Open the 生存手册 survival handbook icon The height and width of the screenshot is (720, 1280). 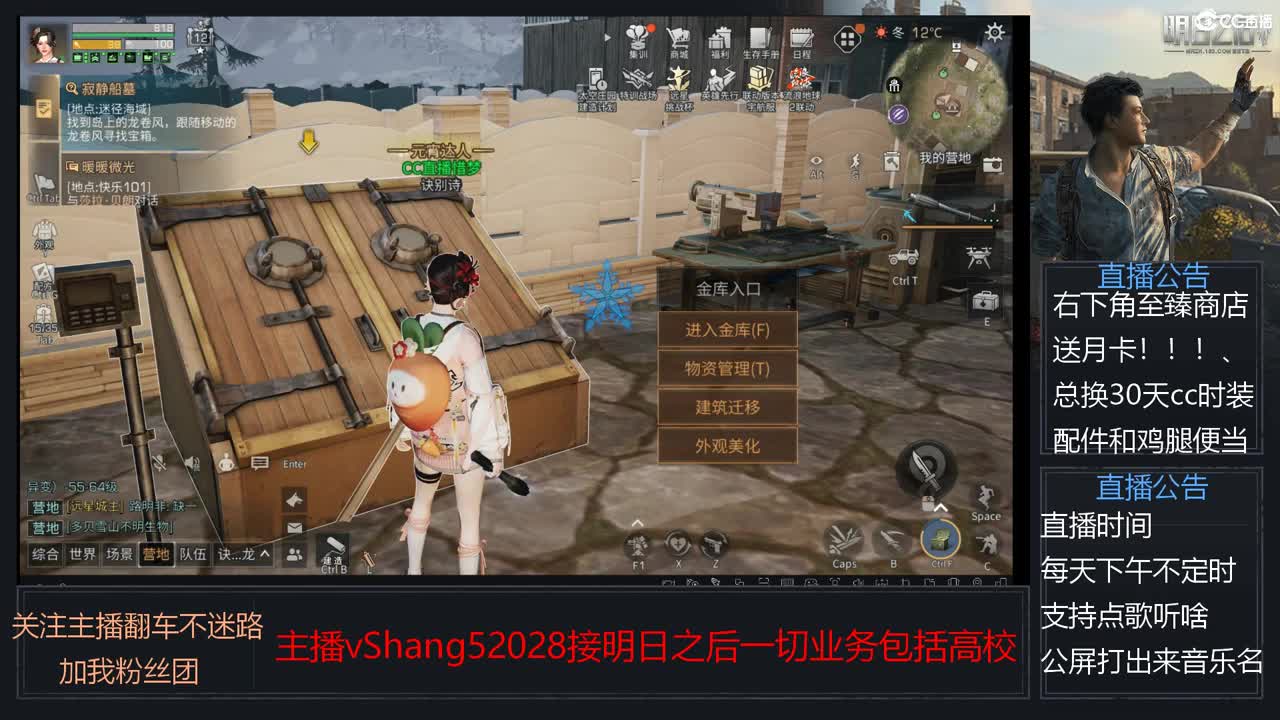[758, 36]
